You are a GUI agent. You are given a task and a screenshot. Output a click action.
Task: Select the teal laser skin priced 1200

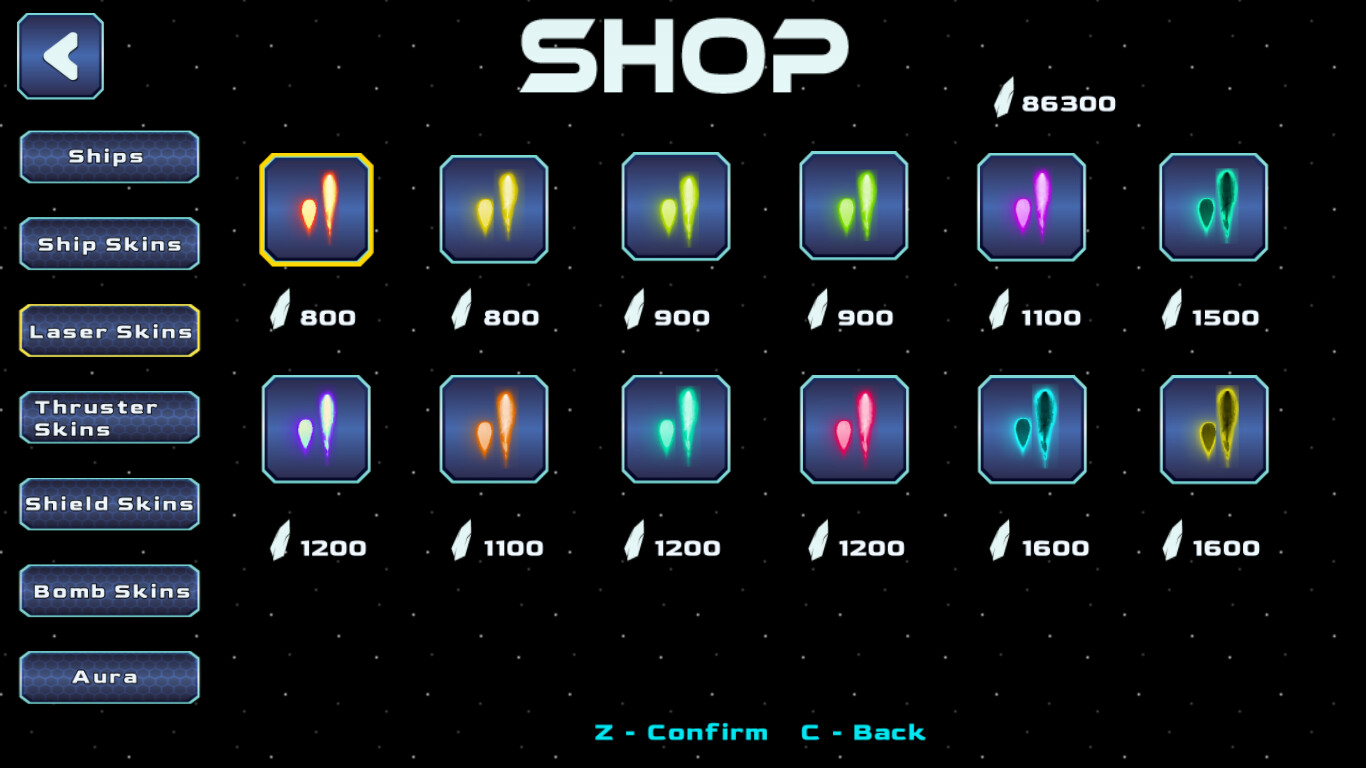[x=675, y=430]
